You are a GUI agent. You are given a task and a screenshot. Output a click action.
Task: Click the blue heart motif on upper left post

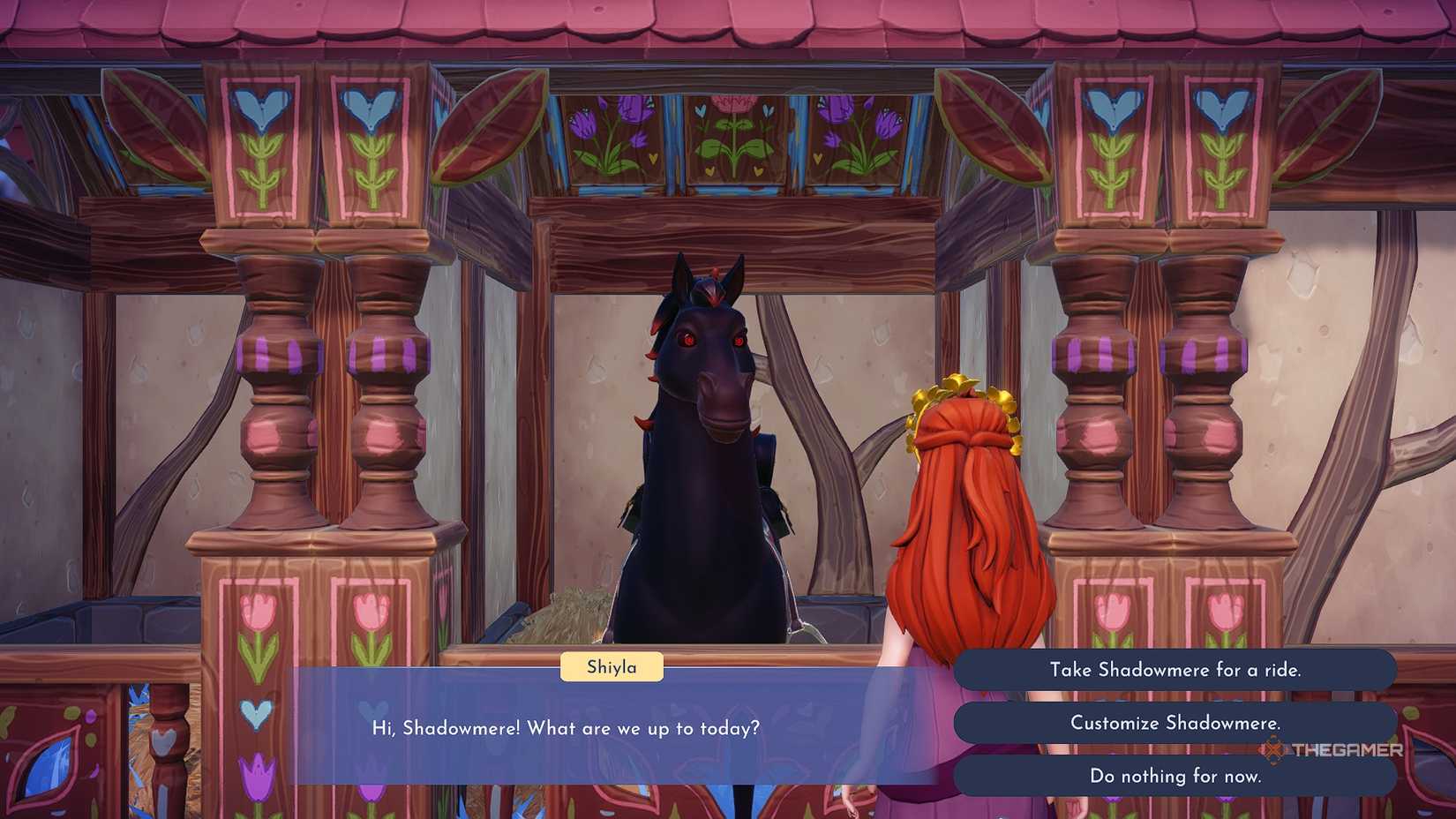click(263, 106)
